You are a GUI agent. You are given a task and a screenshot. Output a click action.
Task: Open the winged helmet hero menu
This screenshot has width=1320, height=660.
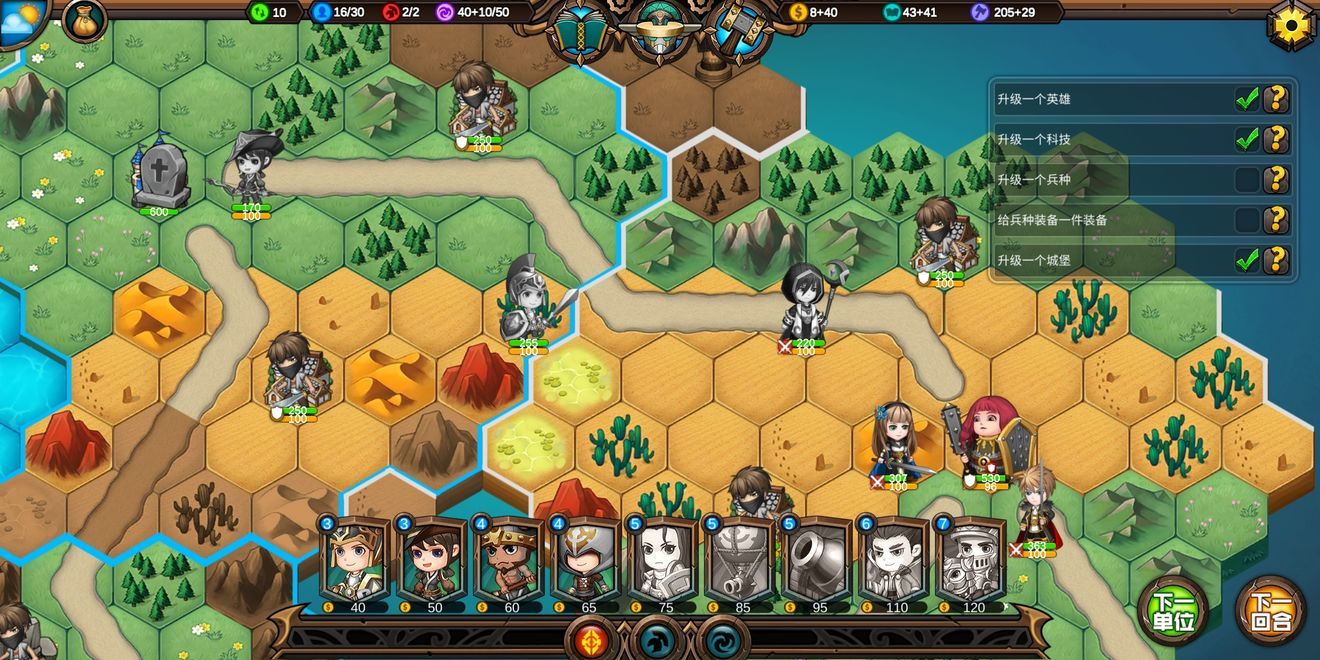658,30
